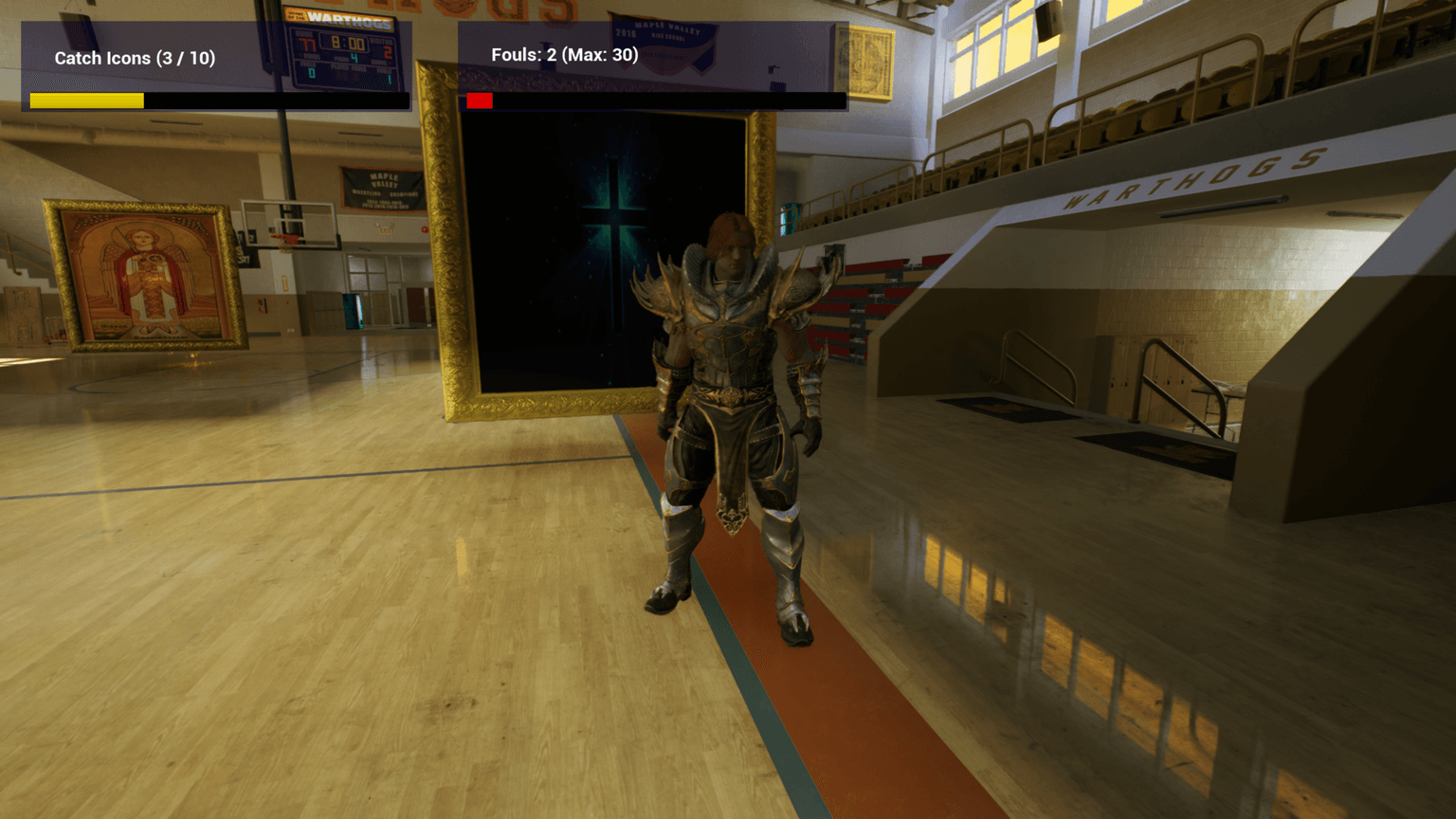
Task: Click the red foul indicator marker
Action: click(479, 100)
